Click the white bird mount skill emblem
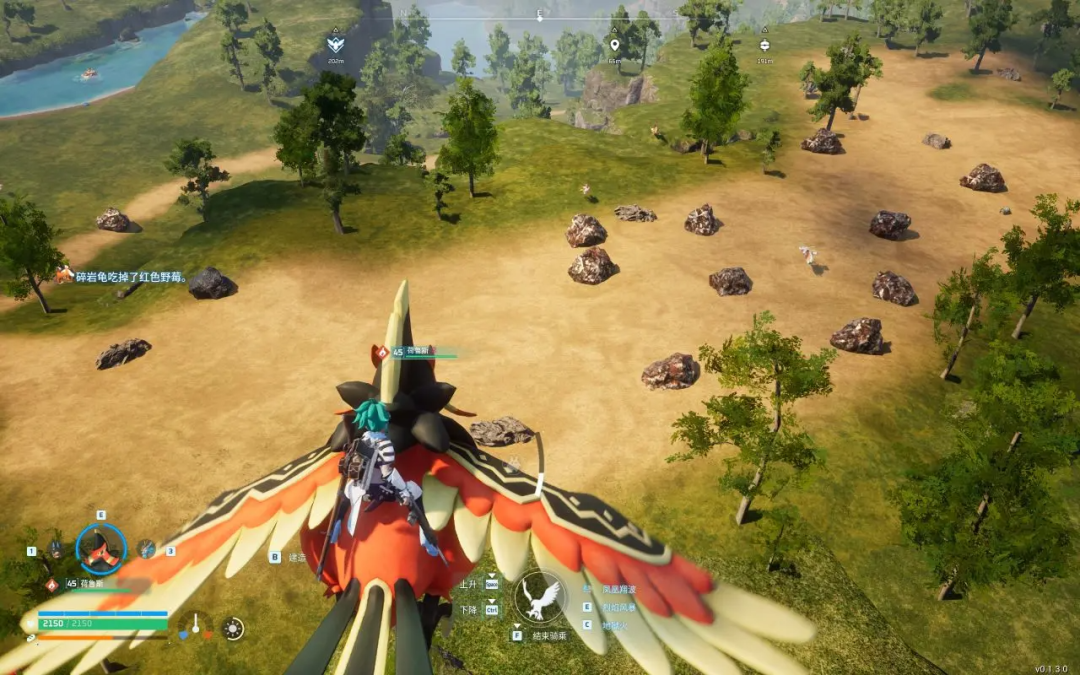This screenshot has width=1080, height=675. pyautogui.click(x=540, y=598)
